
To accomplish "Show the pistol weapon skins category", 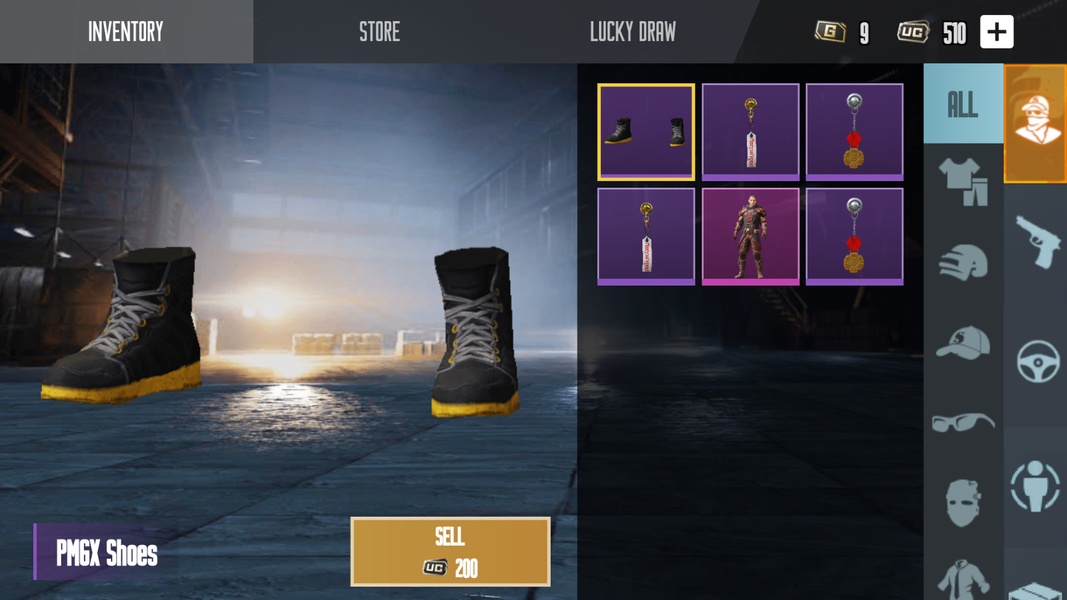I will tap(1037, 242).
